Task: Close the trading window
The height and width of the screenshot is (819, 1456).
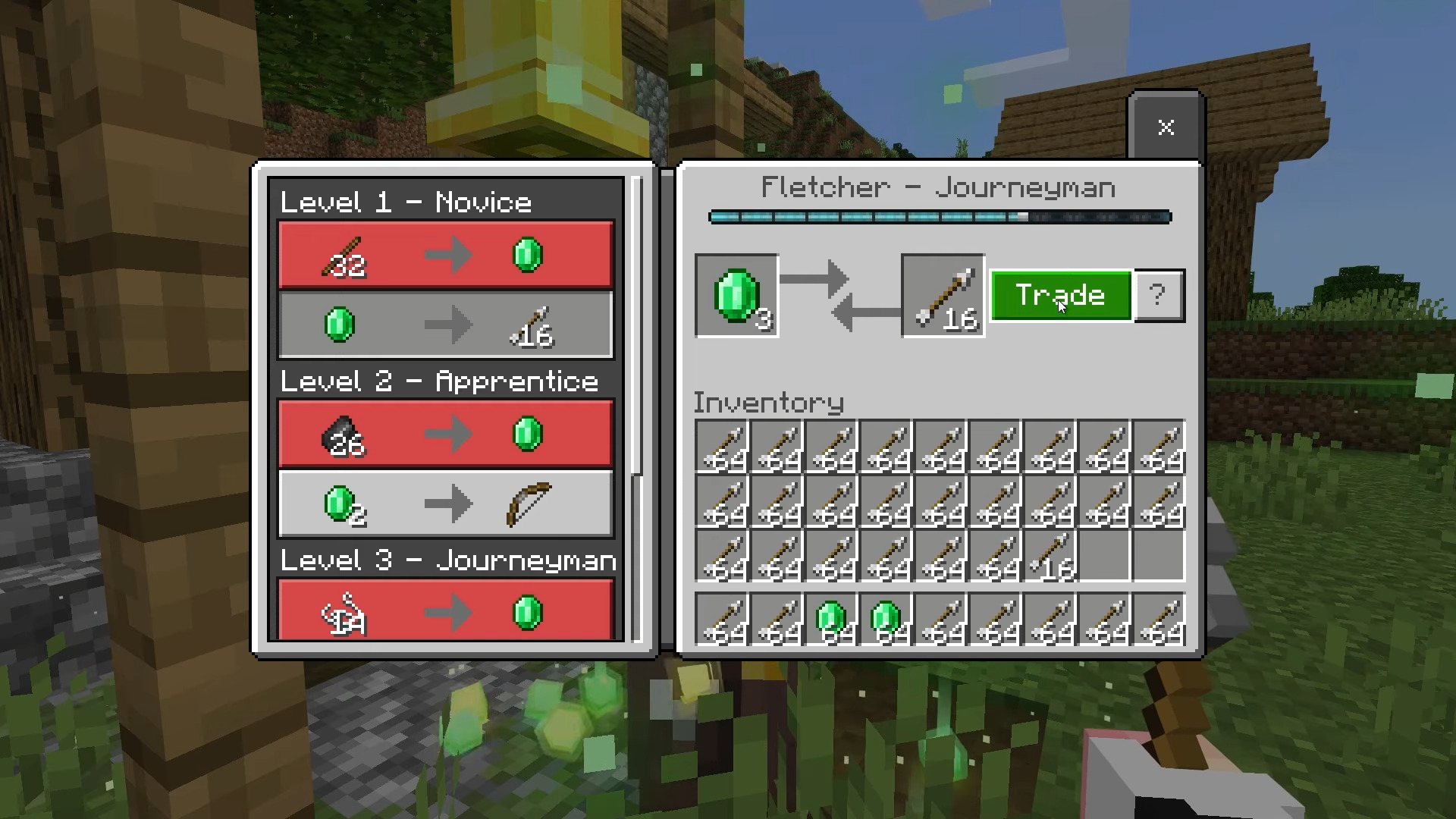Action: [x=1166, y=127]
